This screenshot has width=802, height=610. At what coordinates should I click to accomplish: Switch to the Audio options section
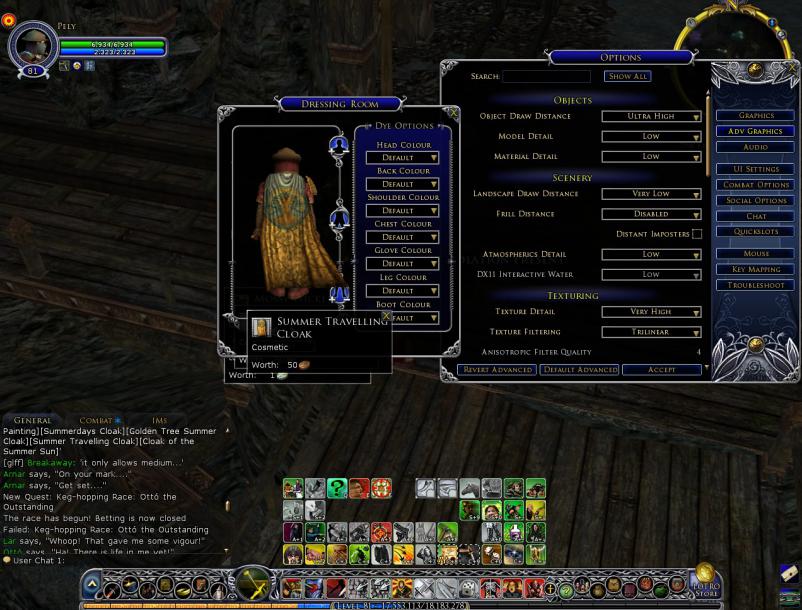click(756, 147)
